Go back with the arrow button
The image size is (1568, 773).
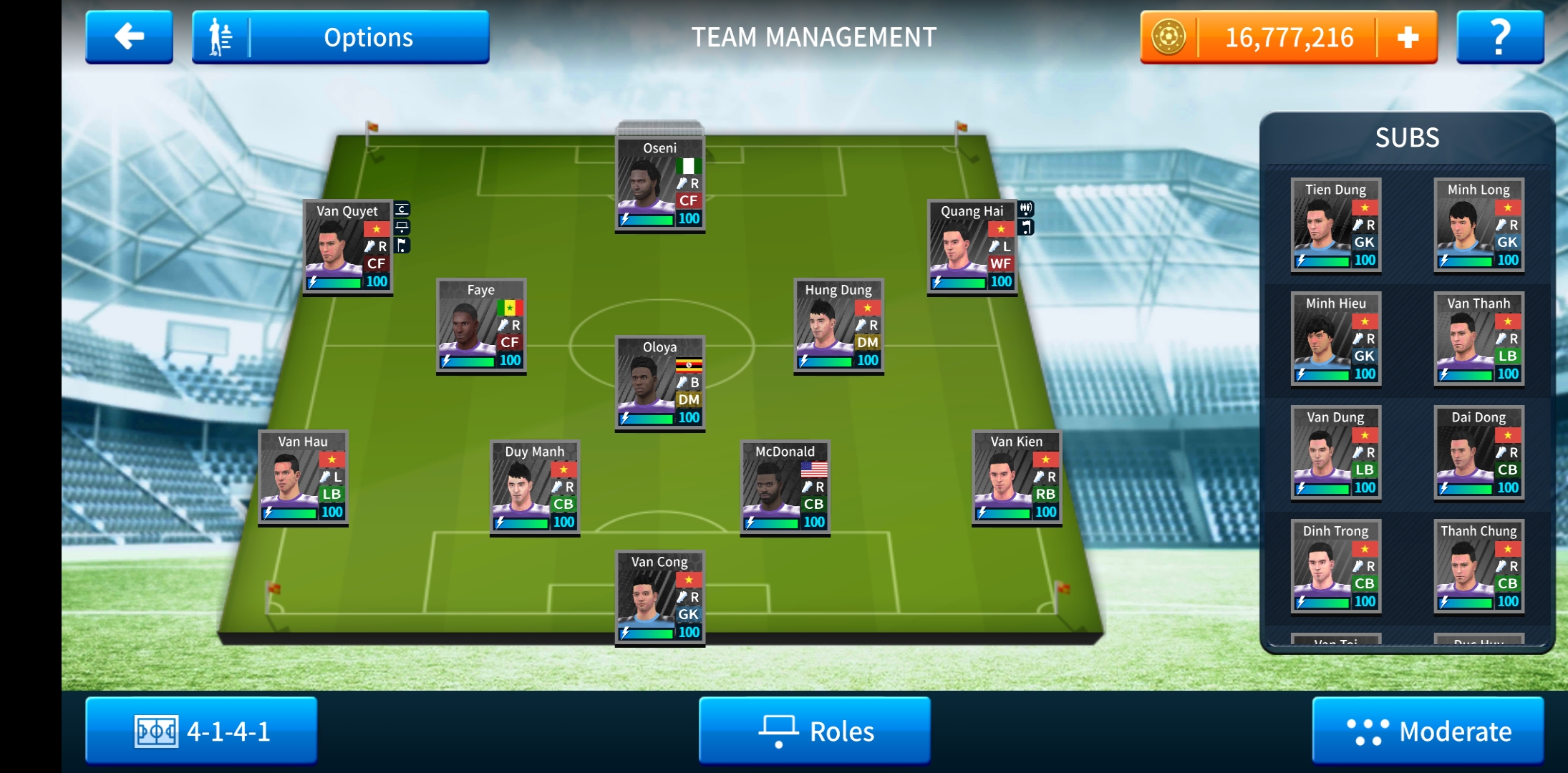click(x=129, y=37)
